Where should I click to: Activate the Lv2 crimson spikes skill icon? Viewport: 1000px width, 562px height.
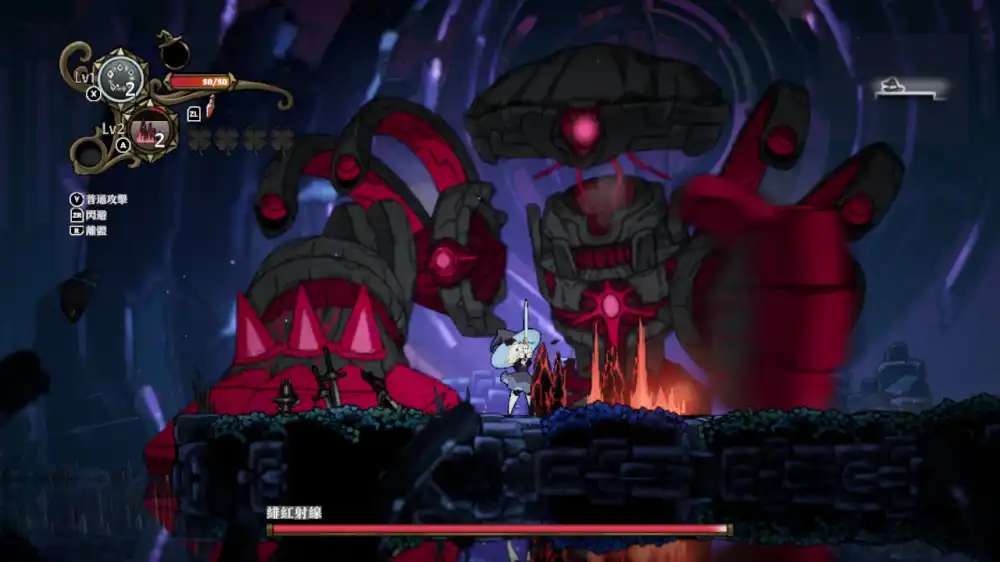pos(153,129)
